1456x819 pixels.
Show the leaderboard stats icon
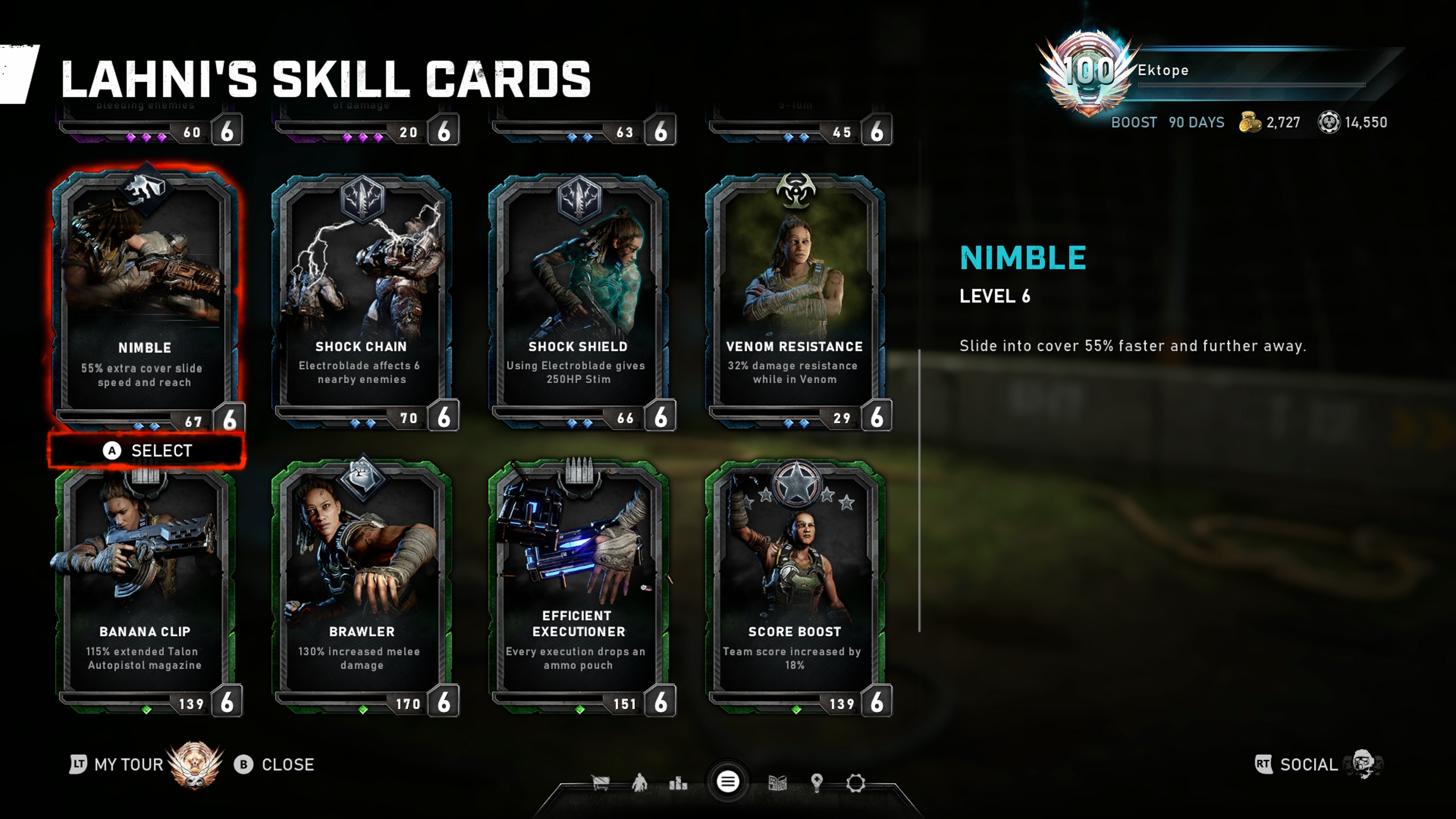(x=678, y=783)
